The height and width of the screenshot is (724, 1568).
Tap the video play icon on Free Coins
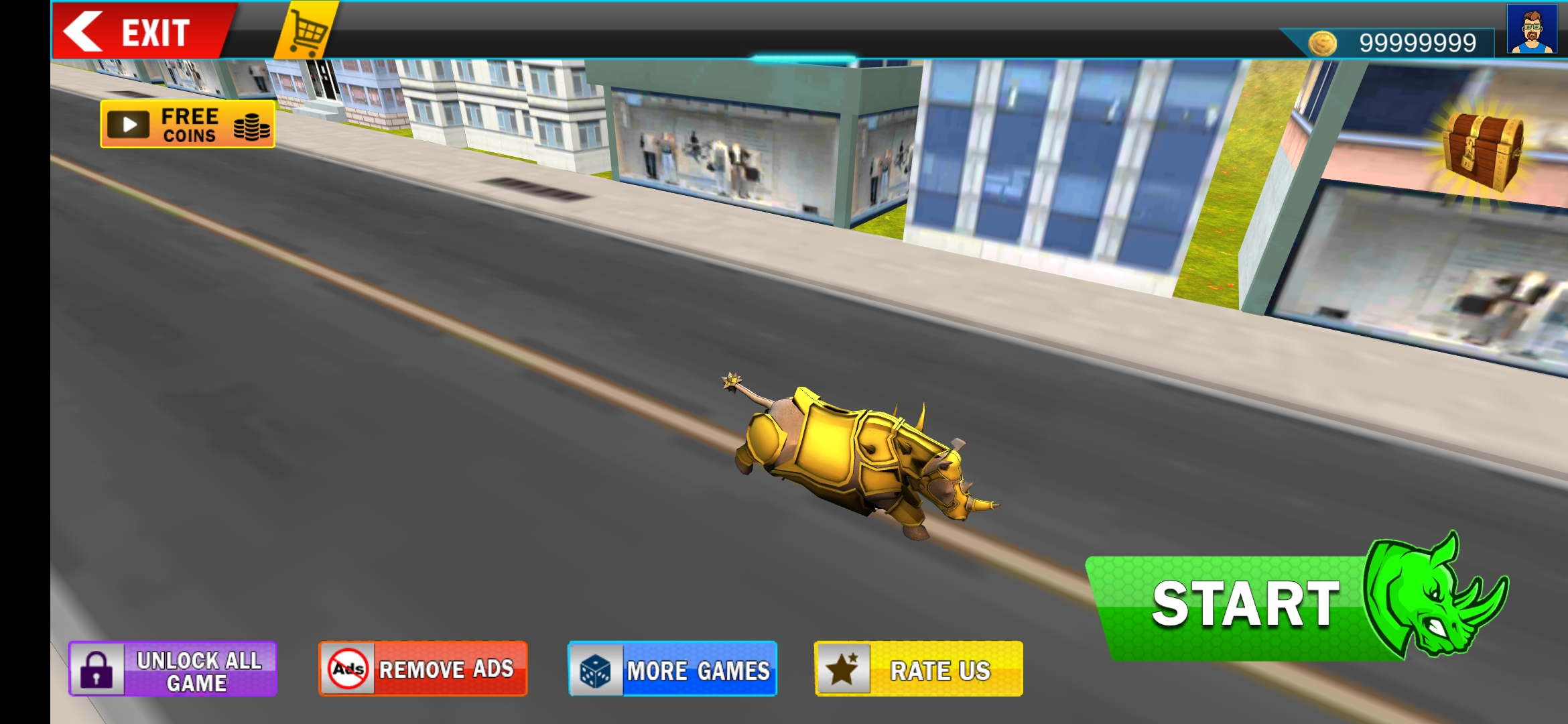tap(129, 124)
